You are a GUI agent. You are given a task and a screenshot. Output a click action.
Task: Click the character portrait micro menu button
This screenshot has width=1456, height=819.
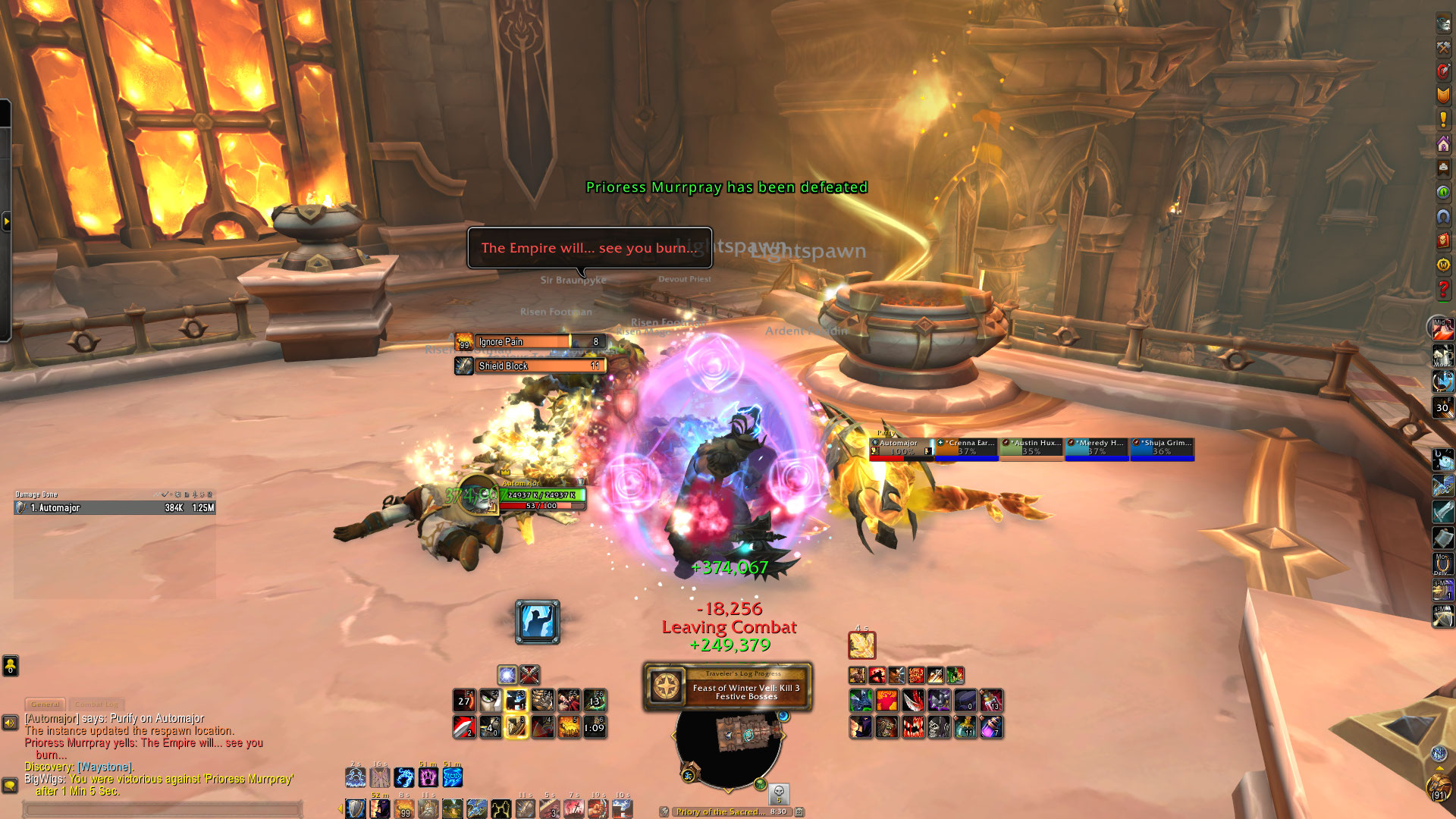tap(1443, 23)
